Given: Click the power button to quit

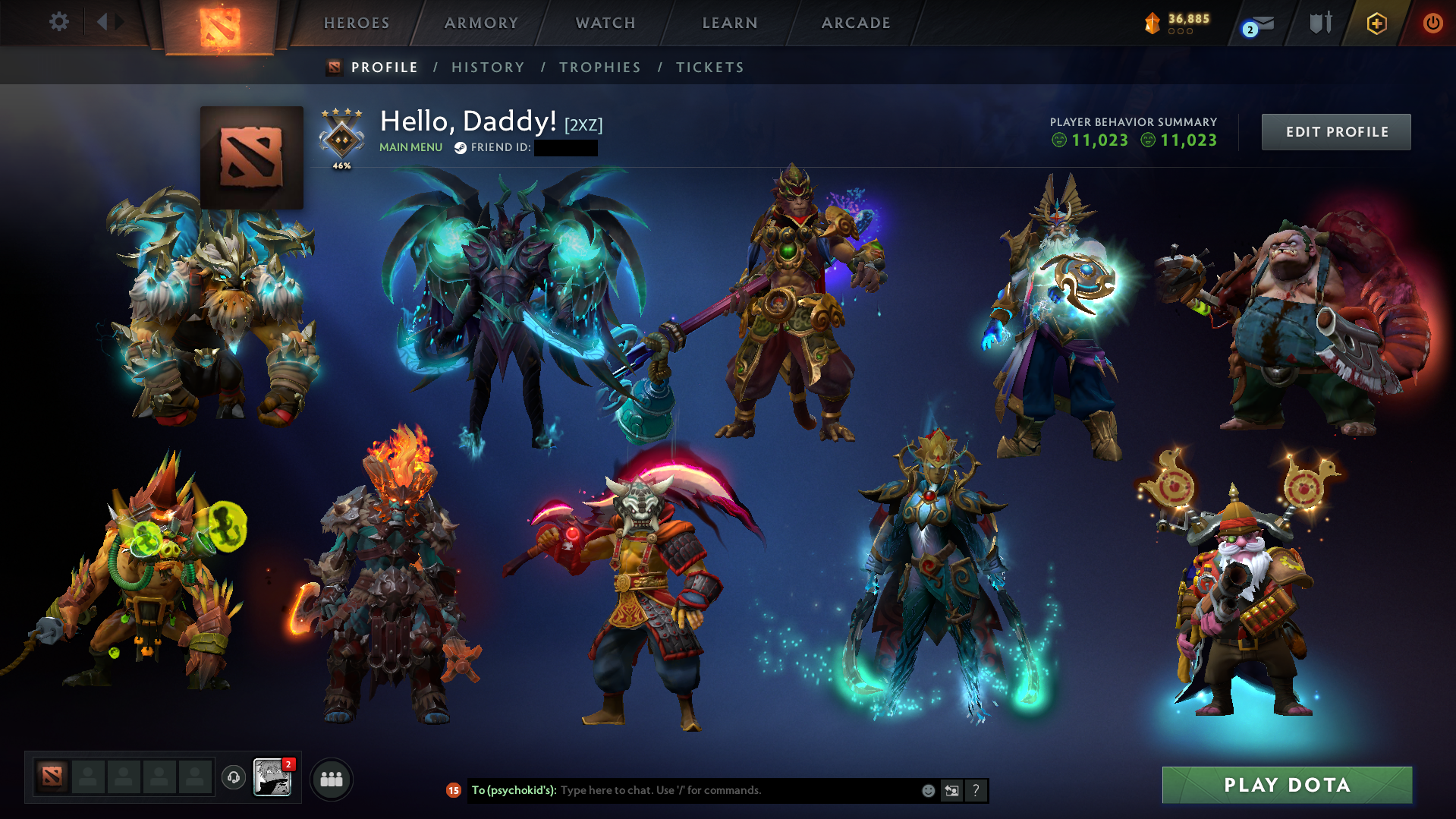Looking at the screenshot, I should (x=1432, y=23).
